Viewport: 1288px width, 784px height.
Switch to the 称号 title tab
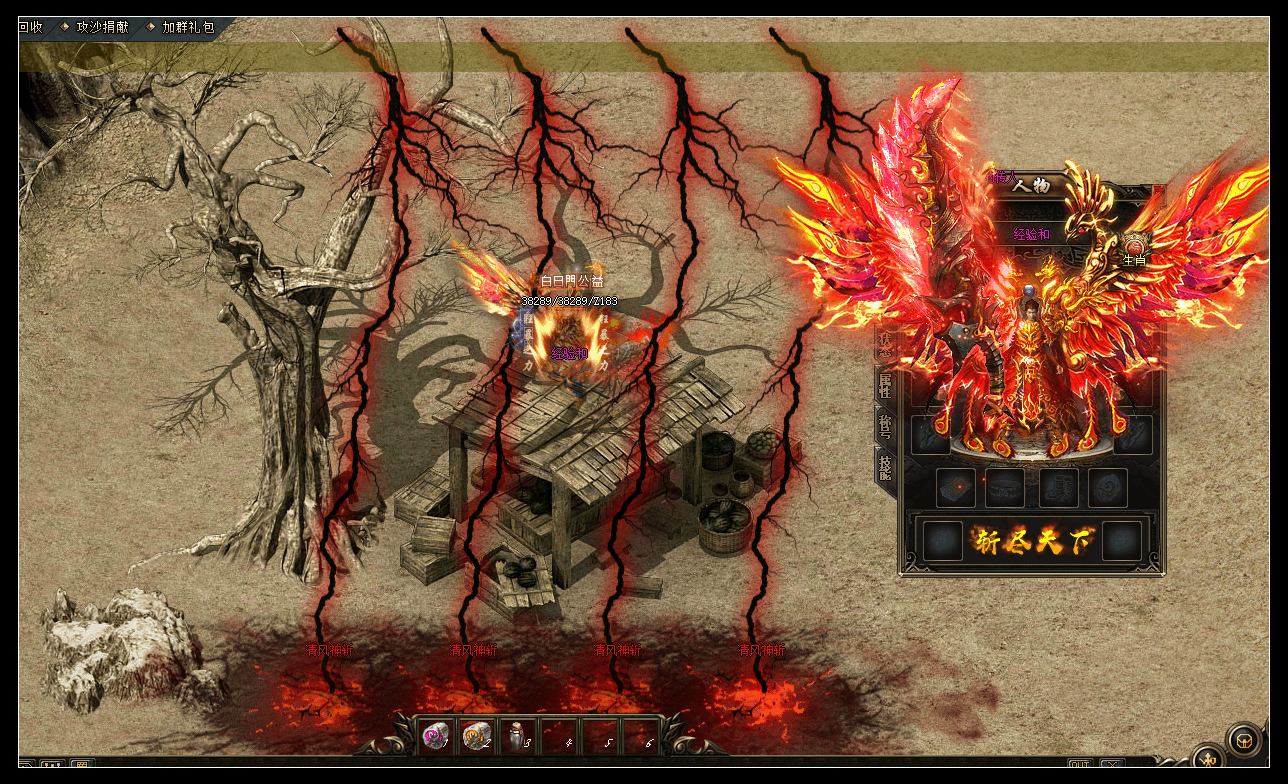click(885, 427)
